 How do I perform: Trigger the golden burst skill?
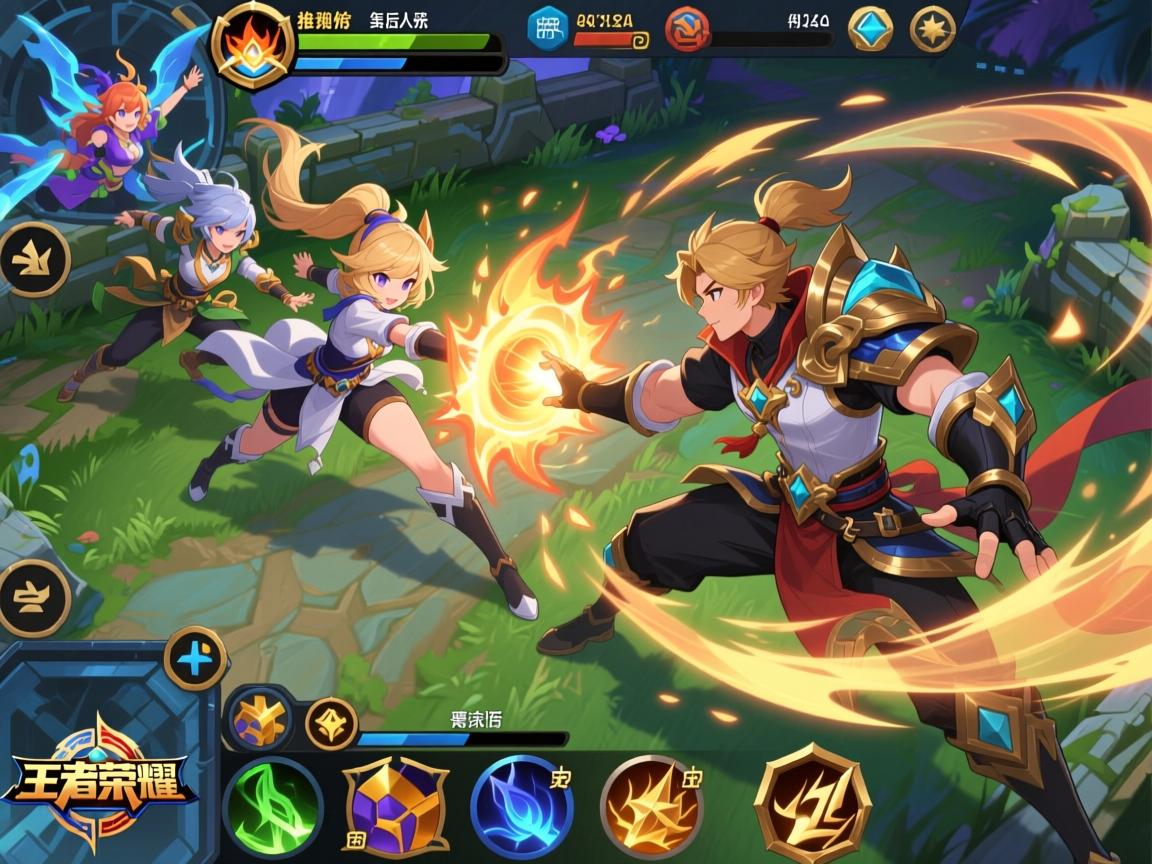[x=651, y=806]
